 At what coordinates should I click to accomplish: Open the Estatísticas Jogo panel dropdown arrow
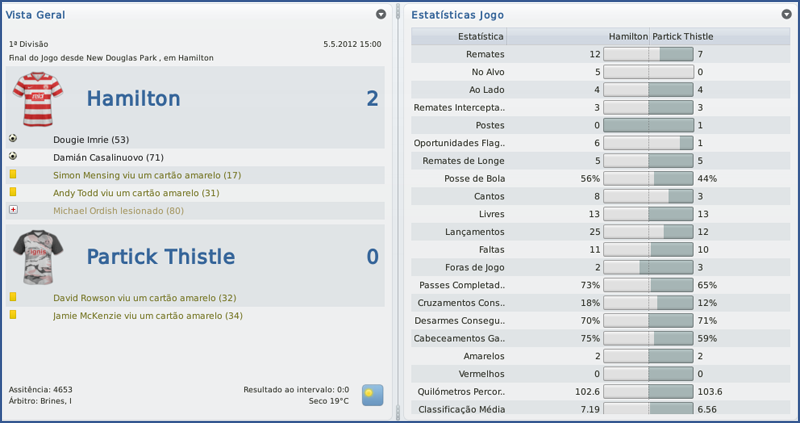click(787, 15)
